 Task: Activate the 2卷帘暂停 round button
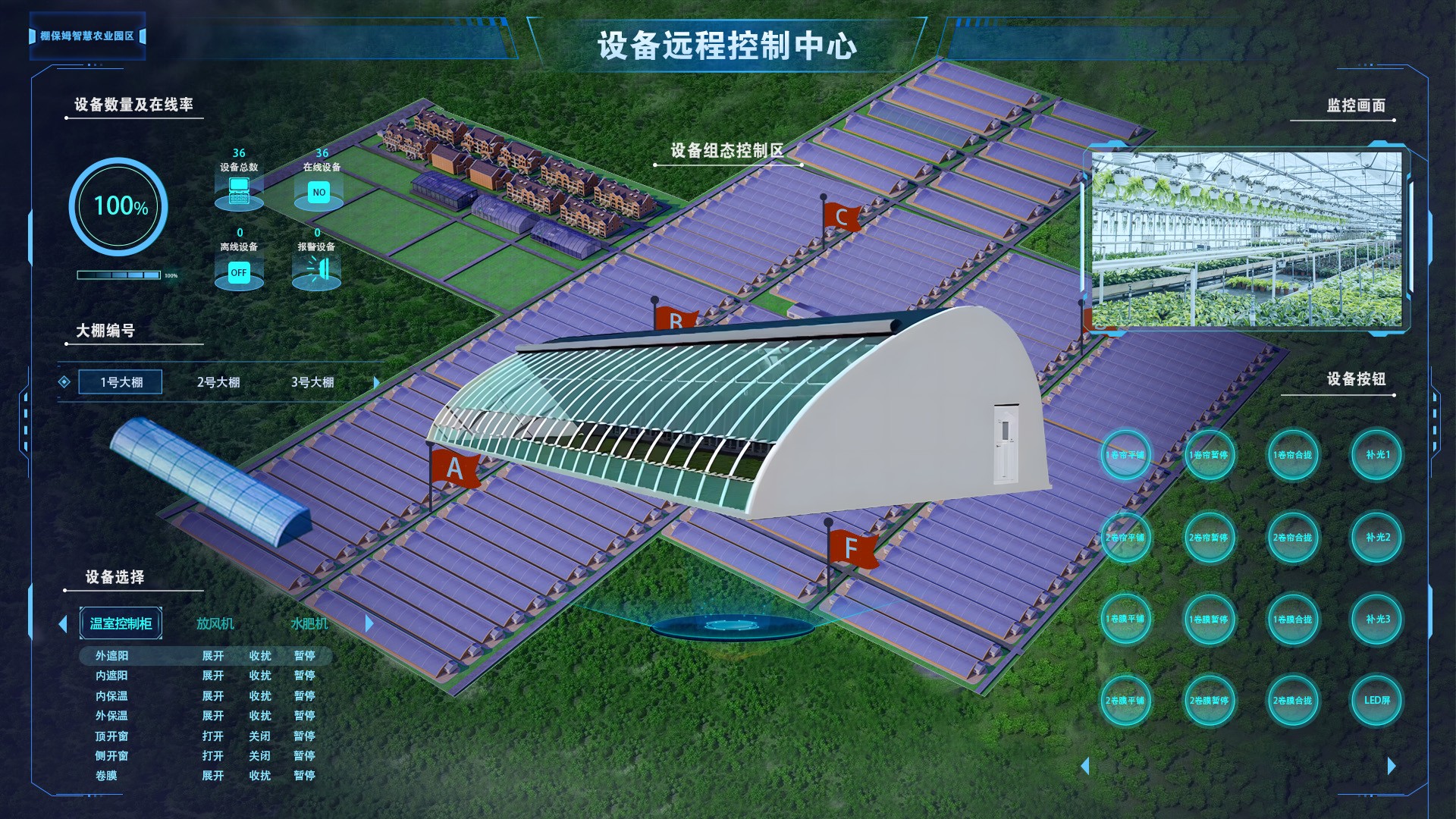[1209, 538]
